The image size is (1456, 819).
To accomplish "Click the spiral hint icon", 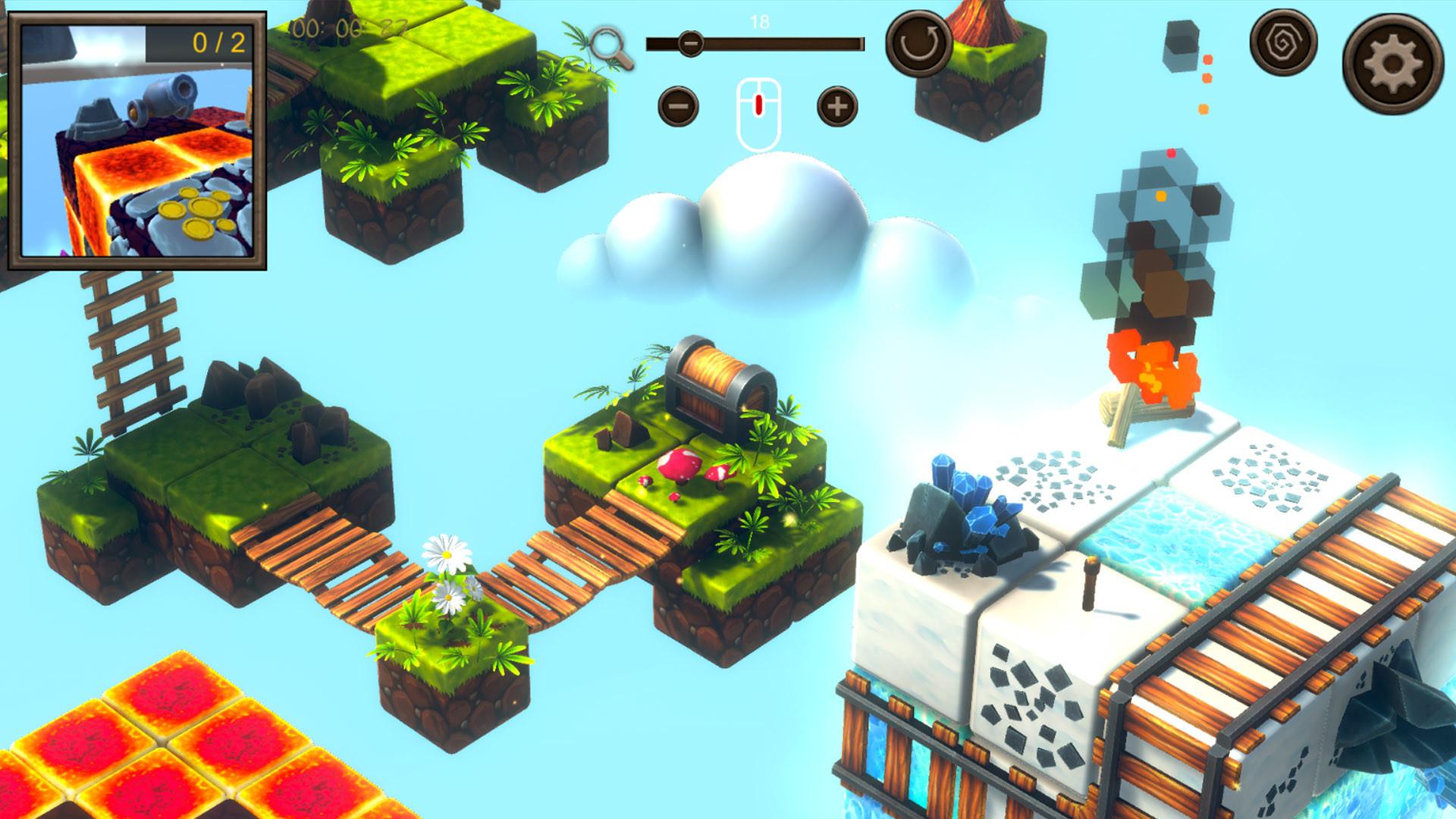I will pos(1285,50).
